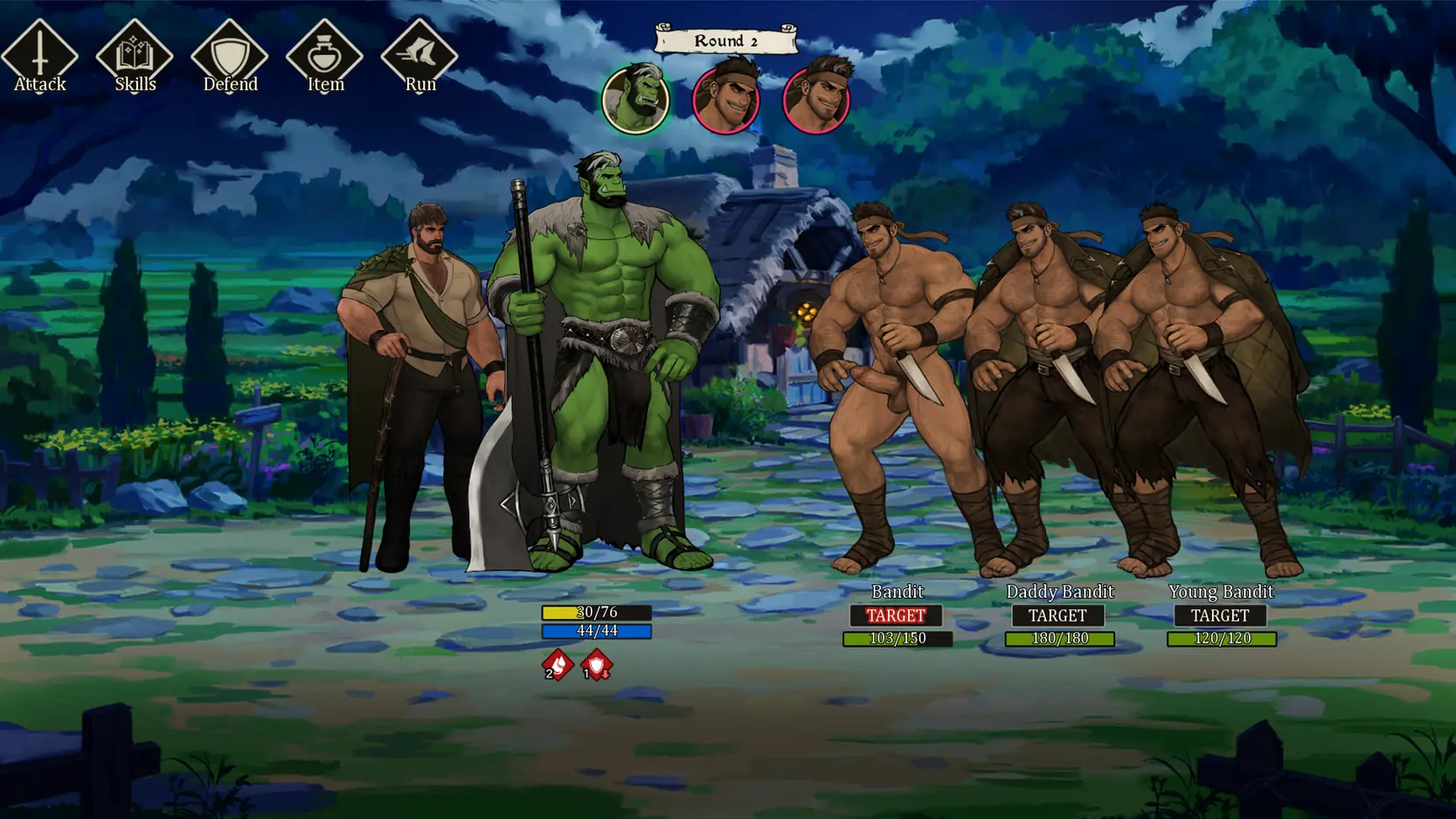Target the Bandit with highlighted red button

pyautogui.click(x=896, y=615)
